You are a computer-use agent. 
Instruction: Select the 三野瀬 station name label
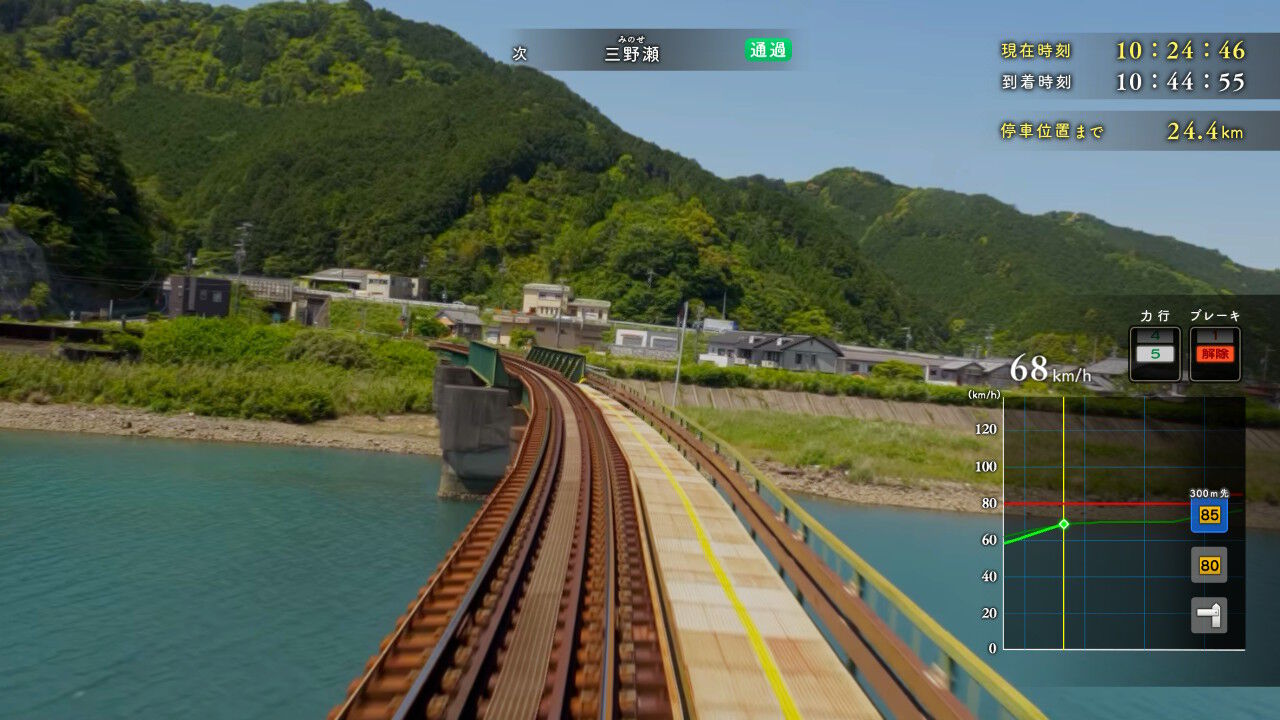(x=630, y=50)
